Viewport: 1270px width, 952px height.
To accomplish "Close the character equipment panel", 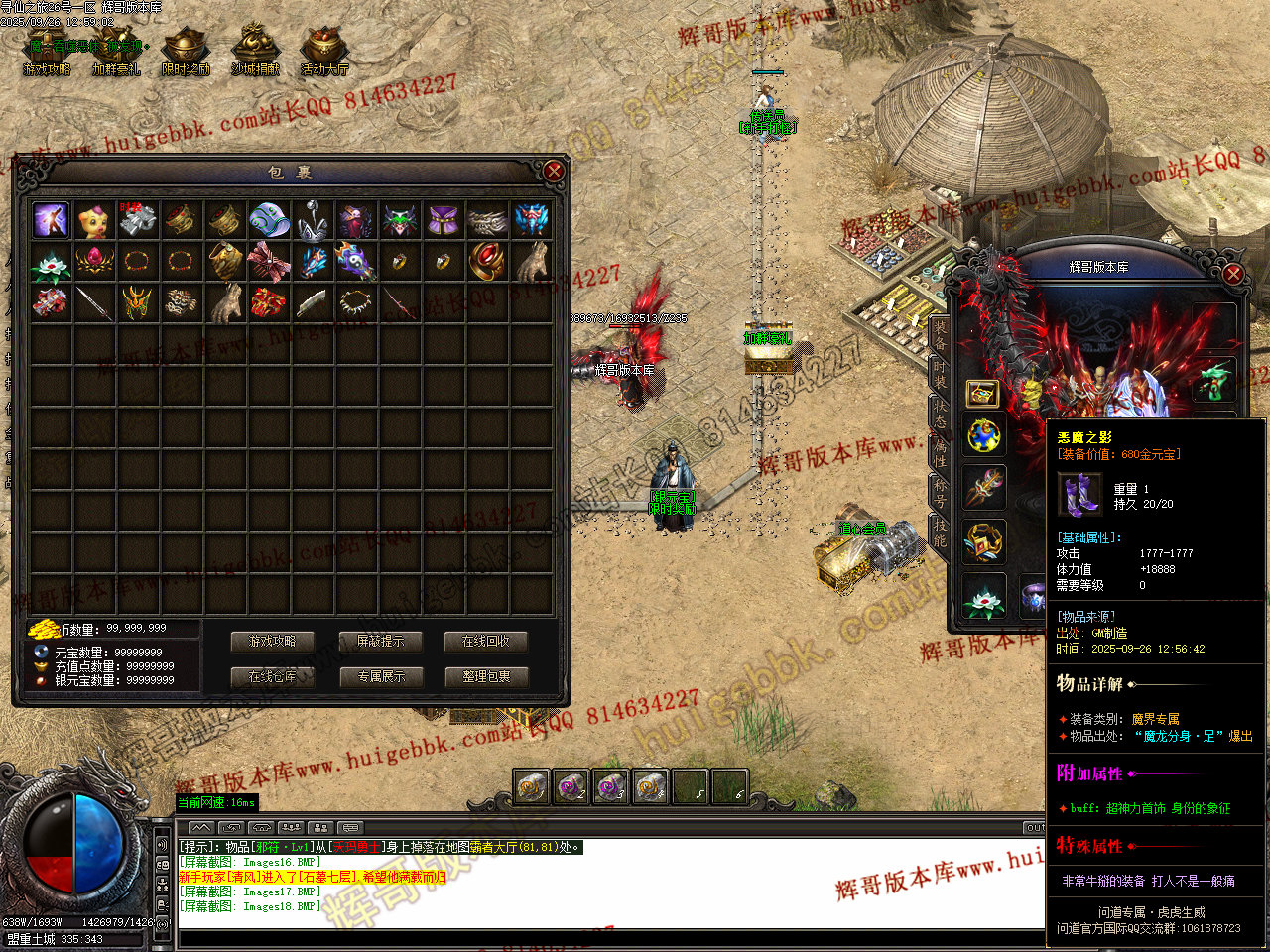I will pos(1233,274).
